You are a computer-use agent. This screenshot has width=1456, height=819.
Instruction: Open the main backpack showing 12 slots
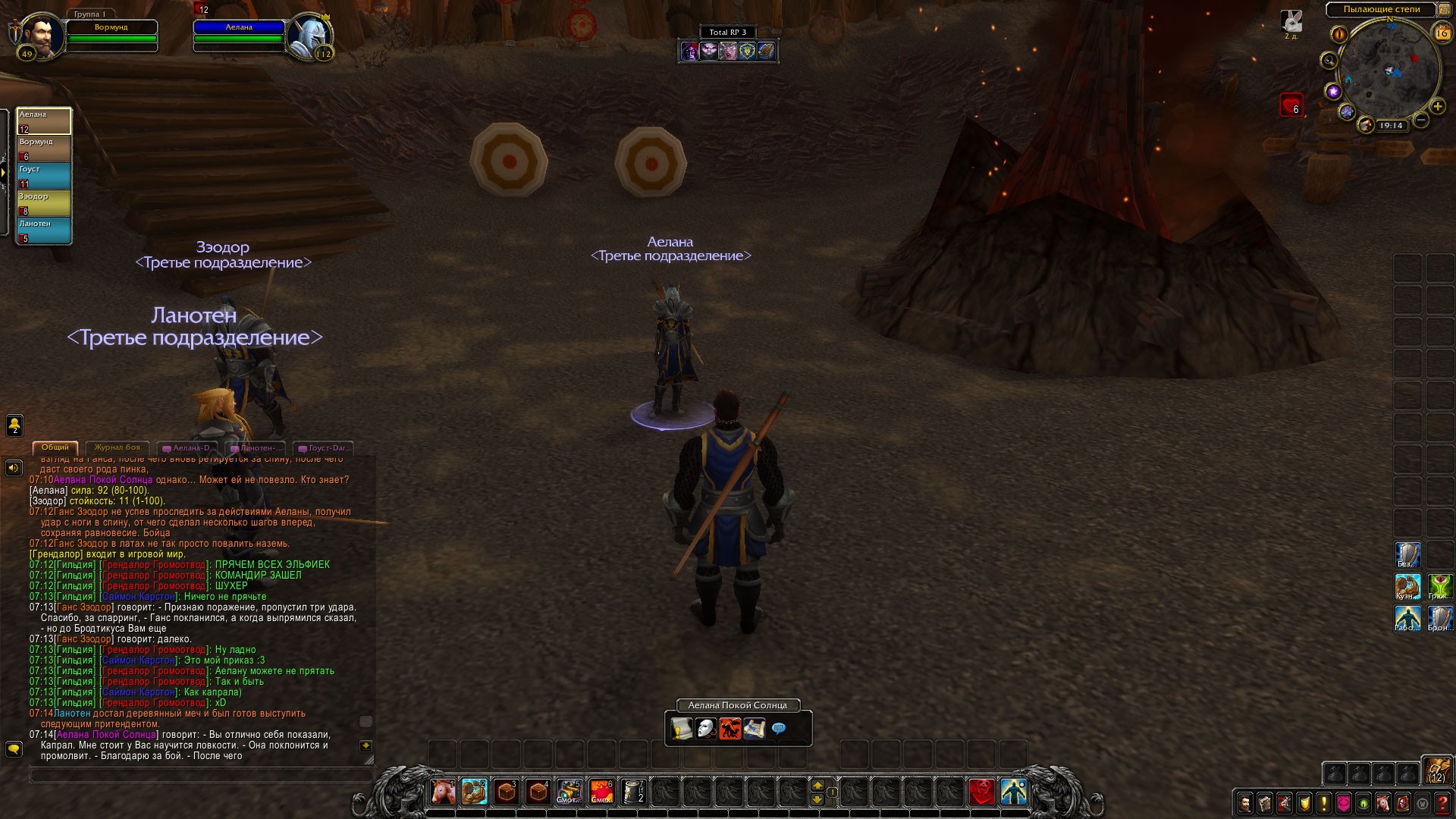click(1436, 770)
